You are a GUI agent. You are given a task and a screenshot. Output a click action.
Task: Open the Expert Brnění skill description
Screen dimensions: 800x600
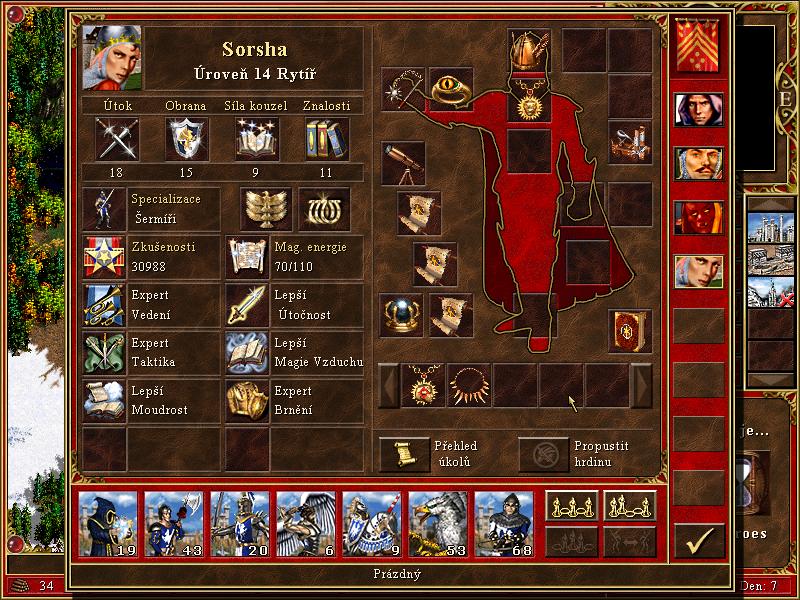click(246, 402)
